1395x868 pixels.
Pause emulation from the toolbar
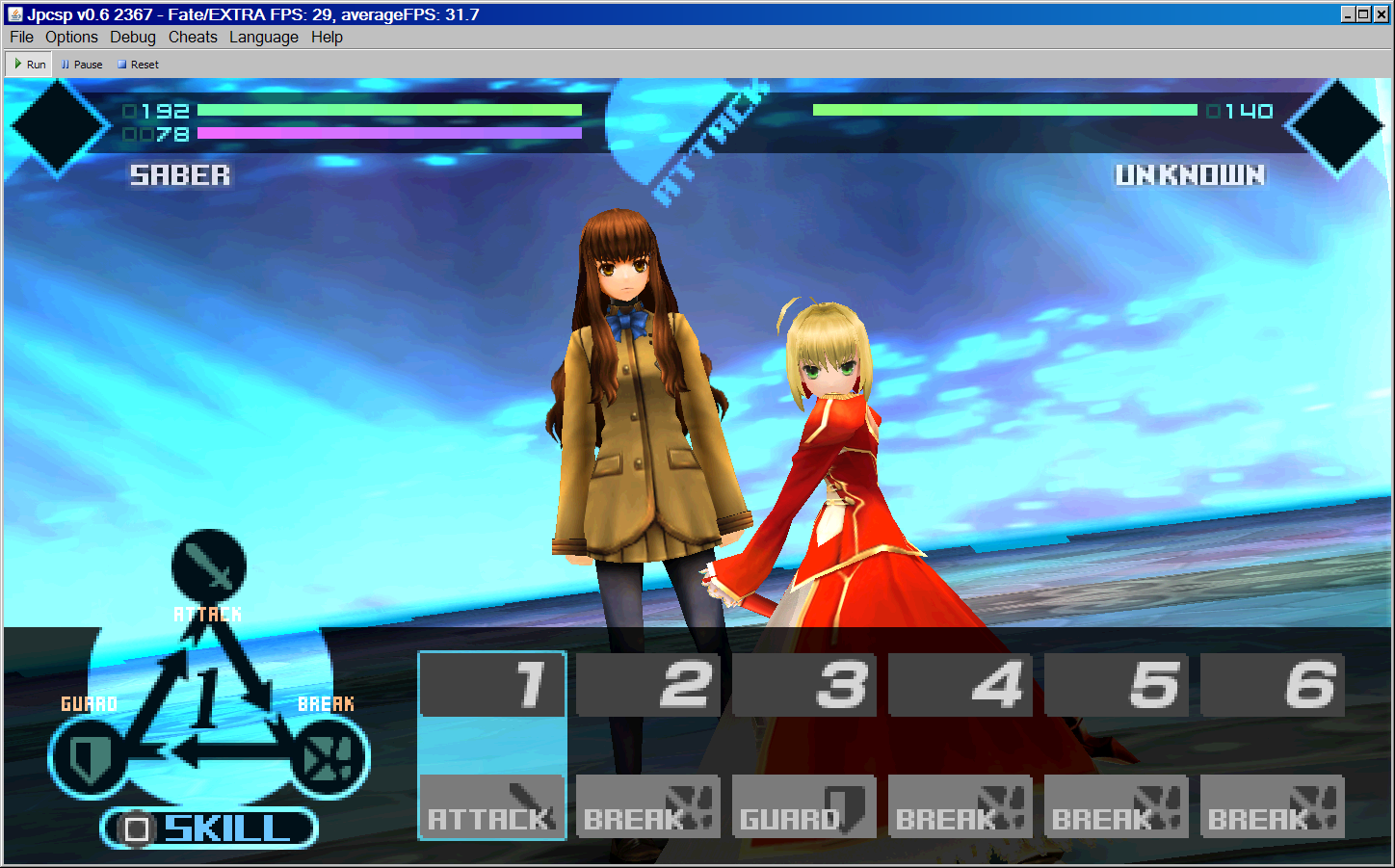coord(82,65)
